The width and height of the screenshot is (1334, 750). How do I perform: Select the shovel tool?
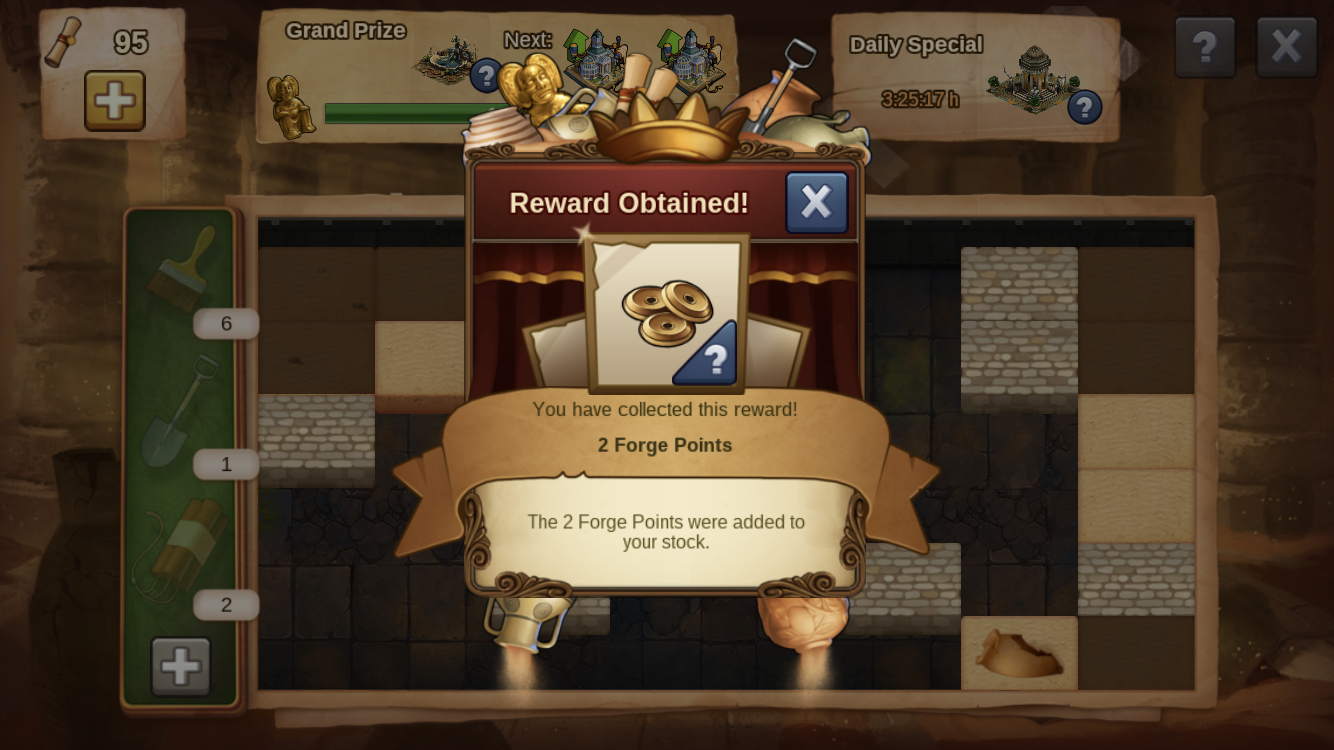[181, 410]
